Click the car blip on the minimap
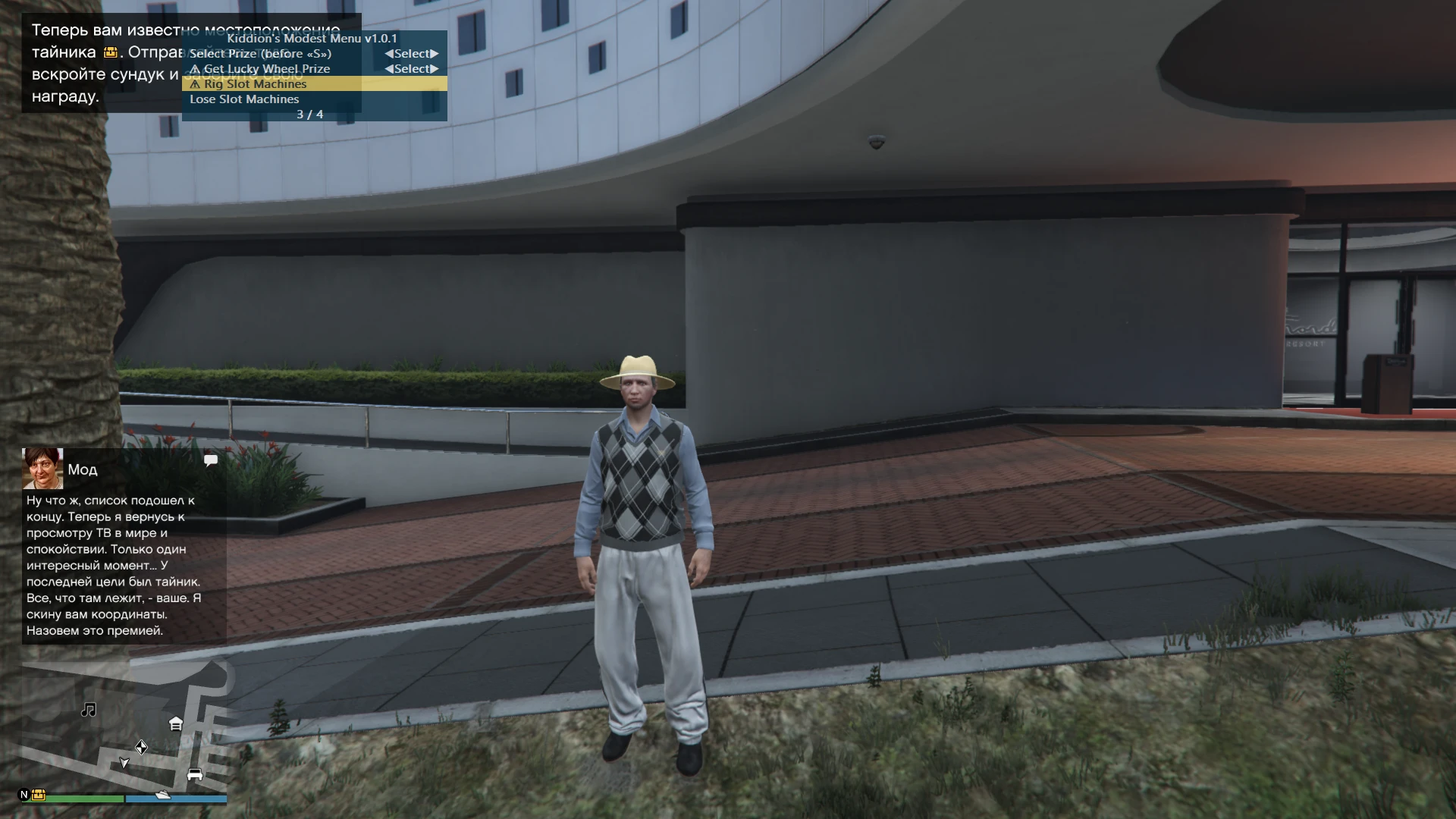This screenshot has height=819, width=1456. coord(195,775)
